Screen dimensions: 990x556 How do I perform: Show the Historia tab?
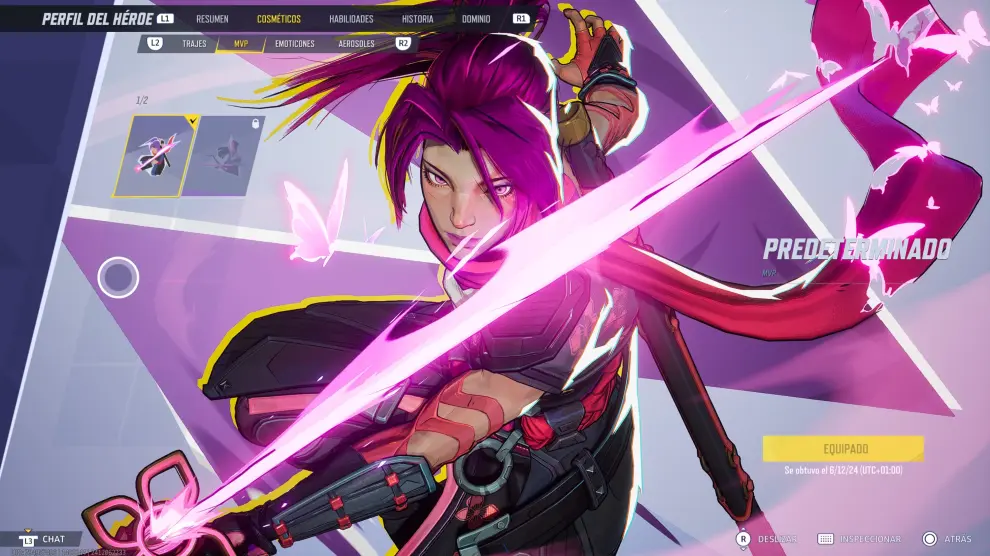point(418,19)
